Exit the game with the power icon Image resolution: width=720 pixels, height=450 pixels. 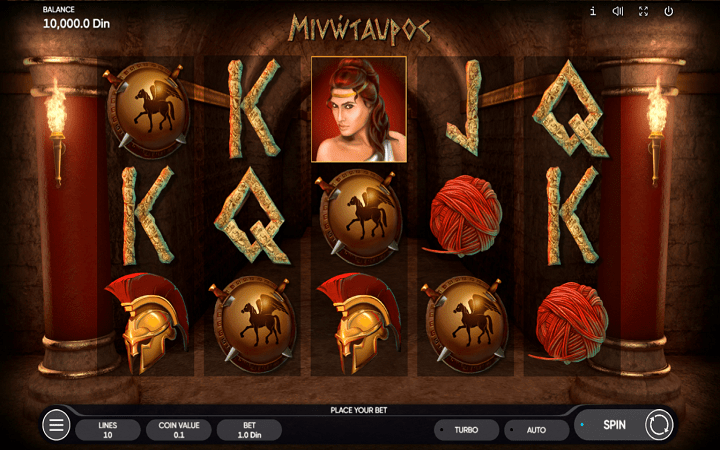669,11
